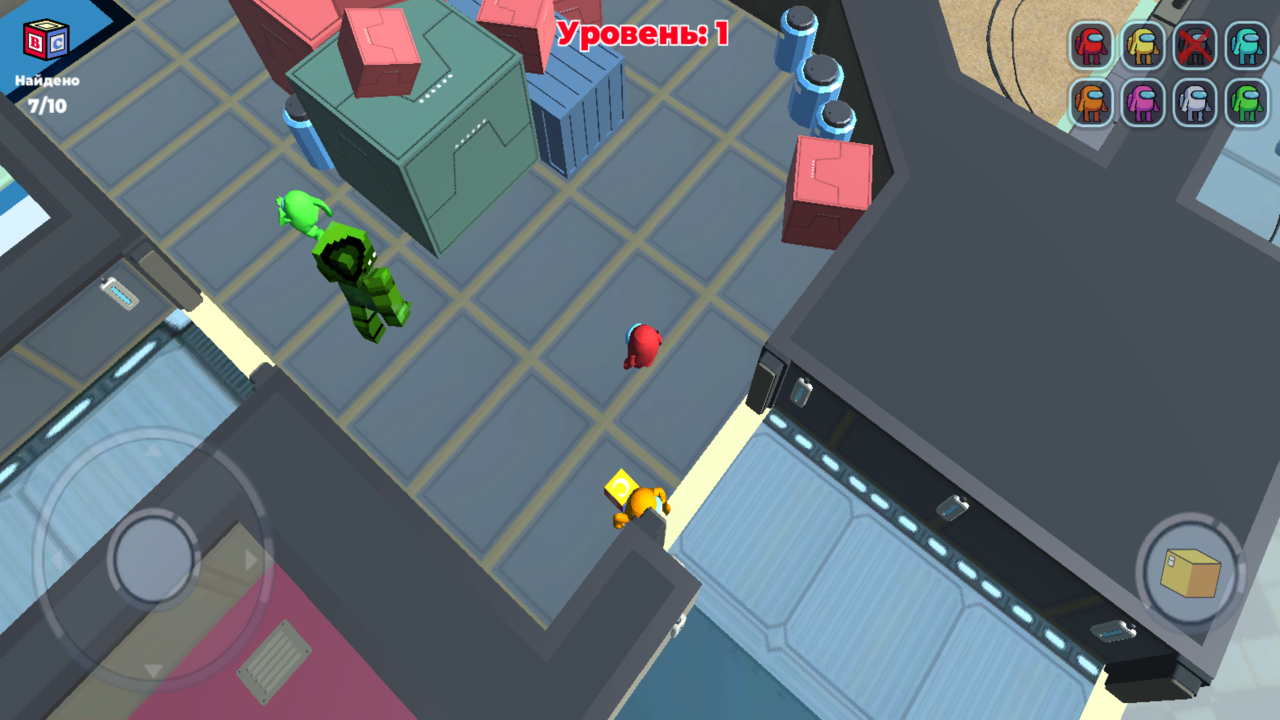Select the pink crewmate portrait icon
The image size is (1280, 720).
1141,101
